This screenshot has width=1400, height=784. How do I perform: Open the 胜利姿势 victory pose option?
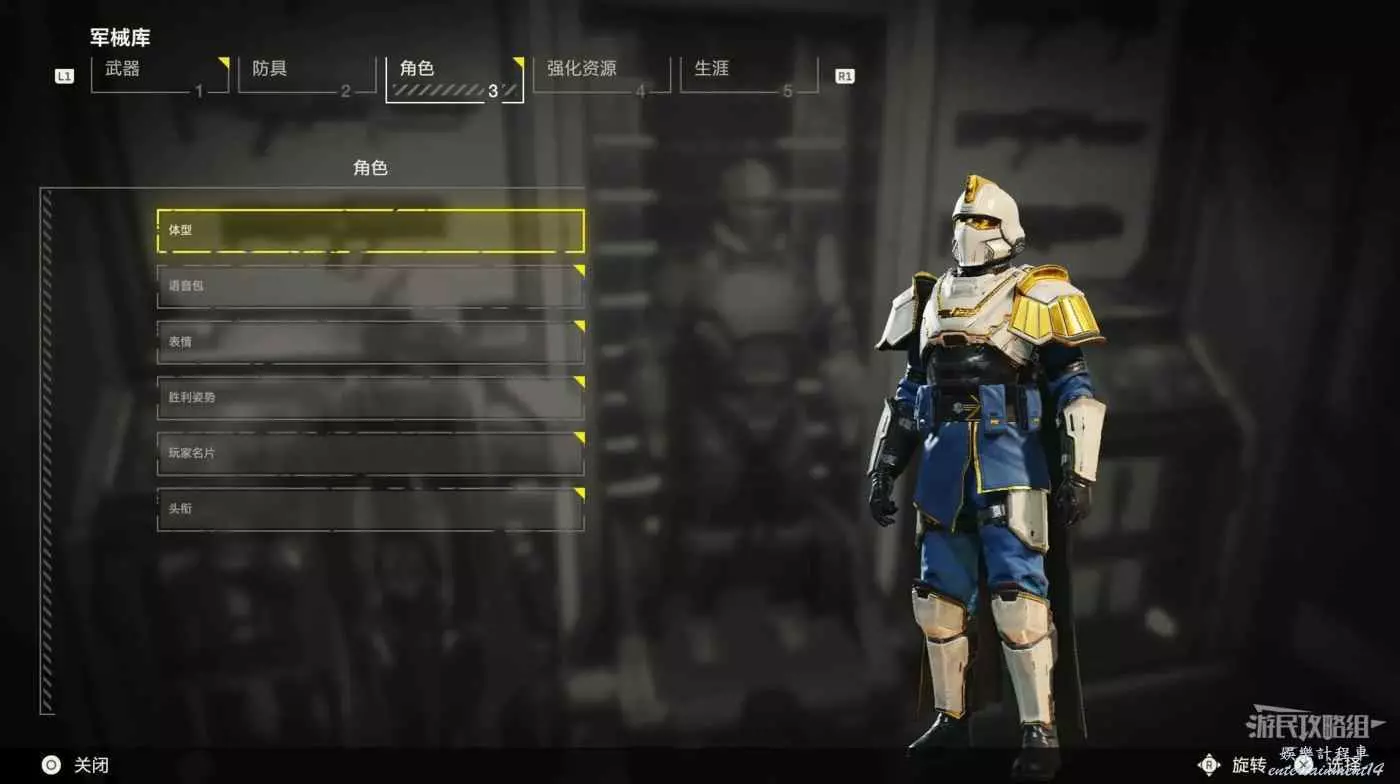point(370,398)
